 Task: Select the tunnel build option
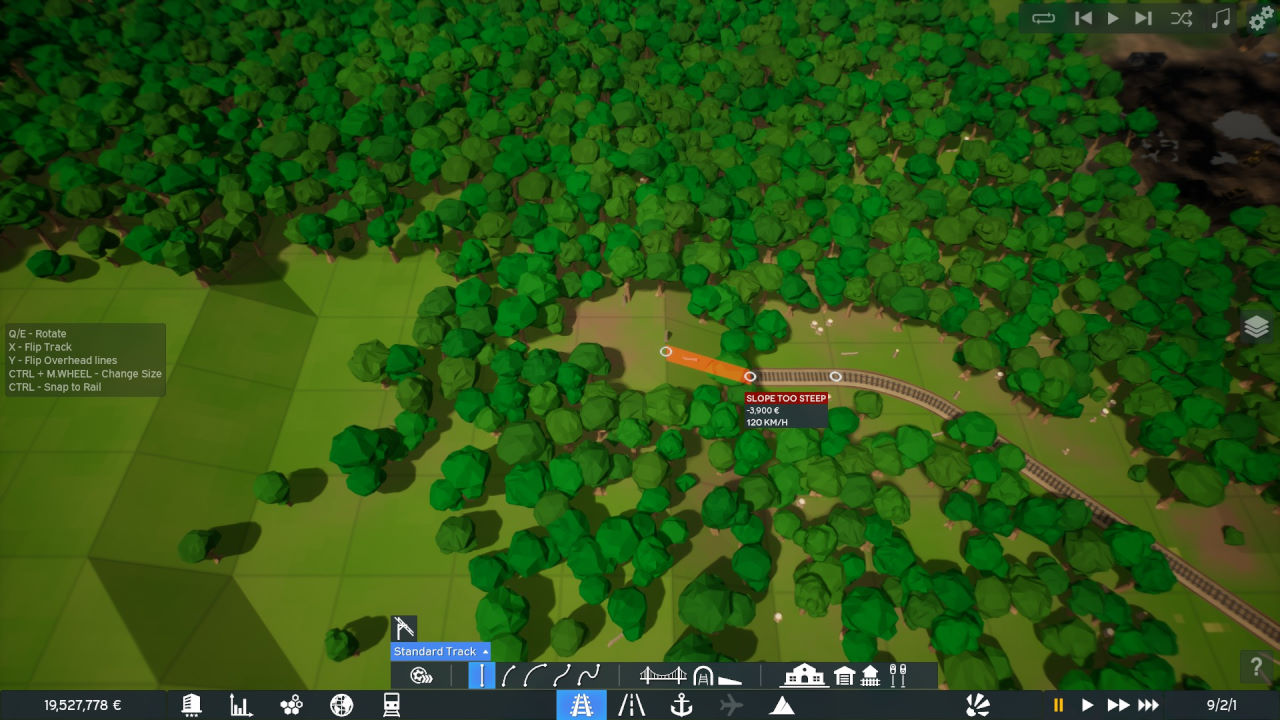coord(703,676)
